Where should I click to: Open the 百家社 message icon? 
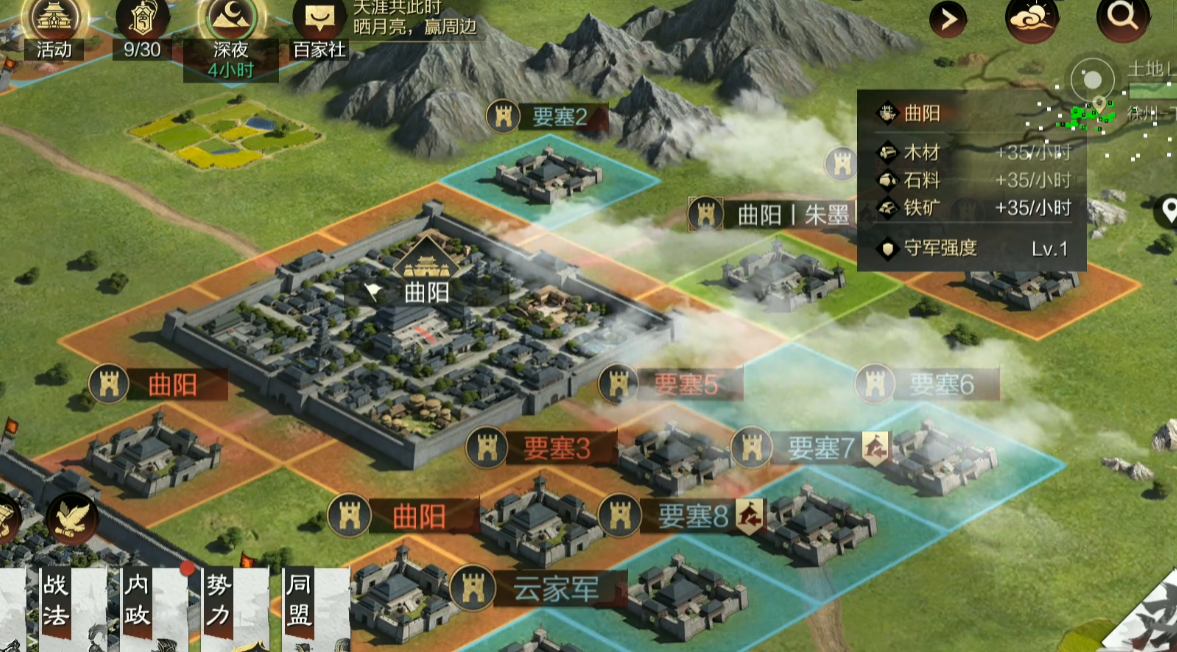(320, 22)
